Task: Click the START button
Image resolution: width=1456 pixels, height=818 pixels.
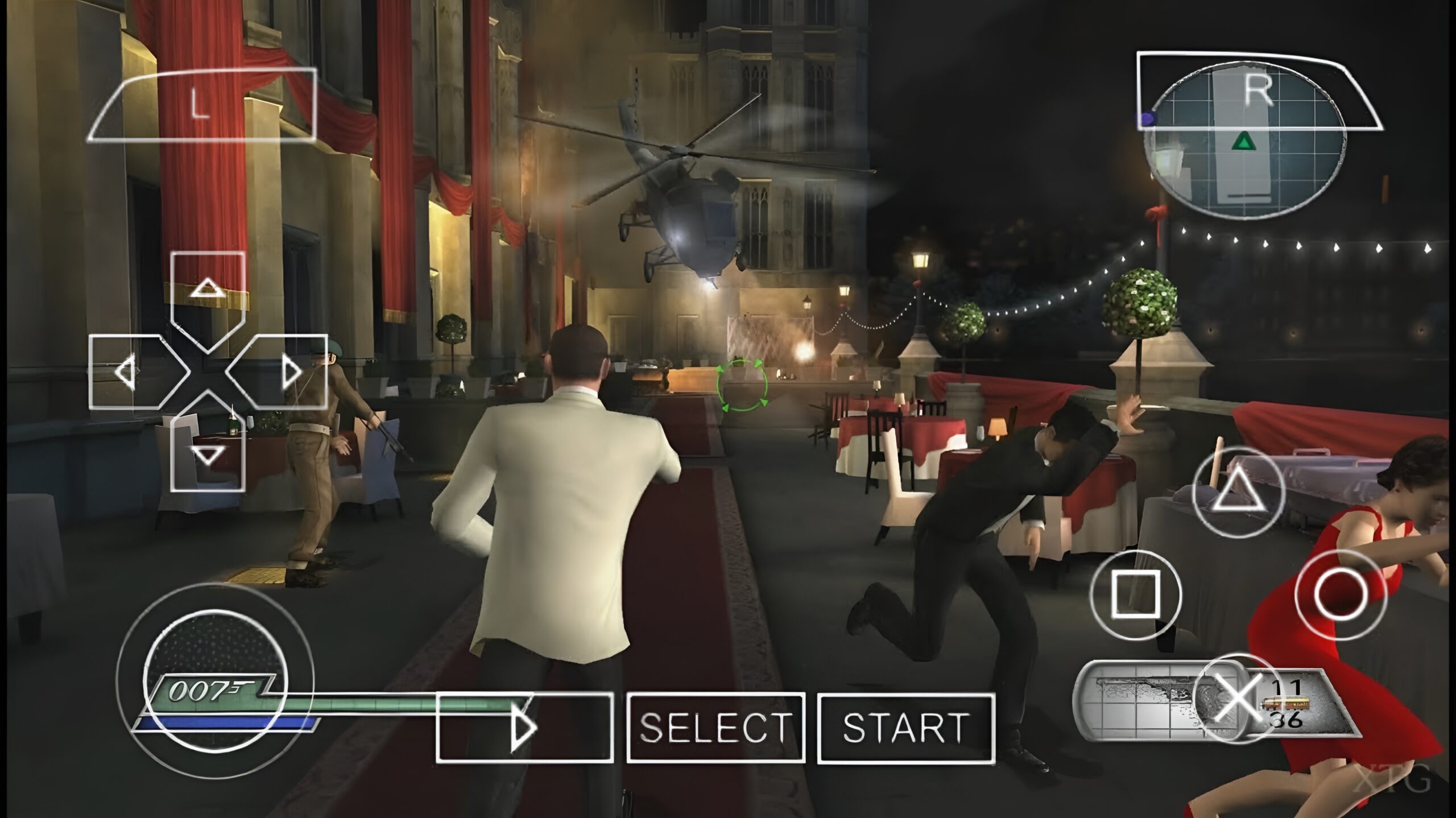Action: (x=905, y=728)
